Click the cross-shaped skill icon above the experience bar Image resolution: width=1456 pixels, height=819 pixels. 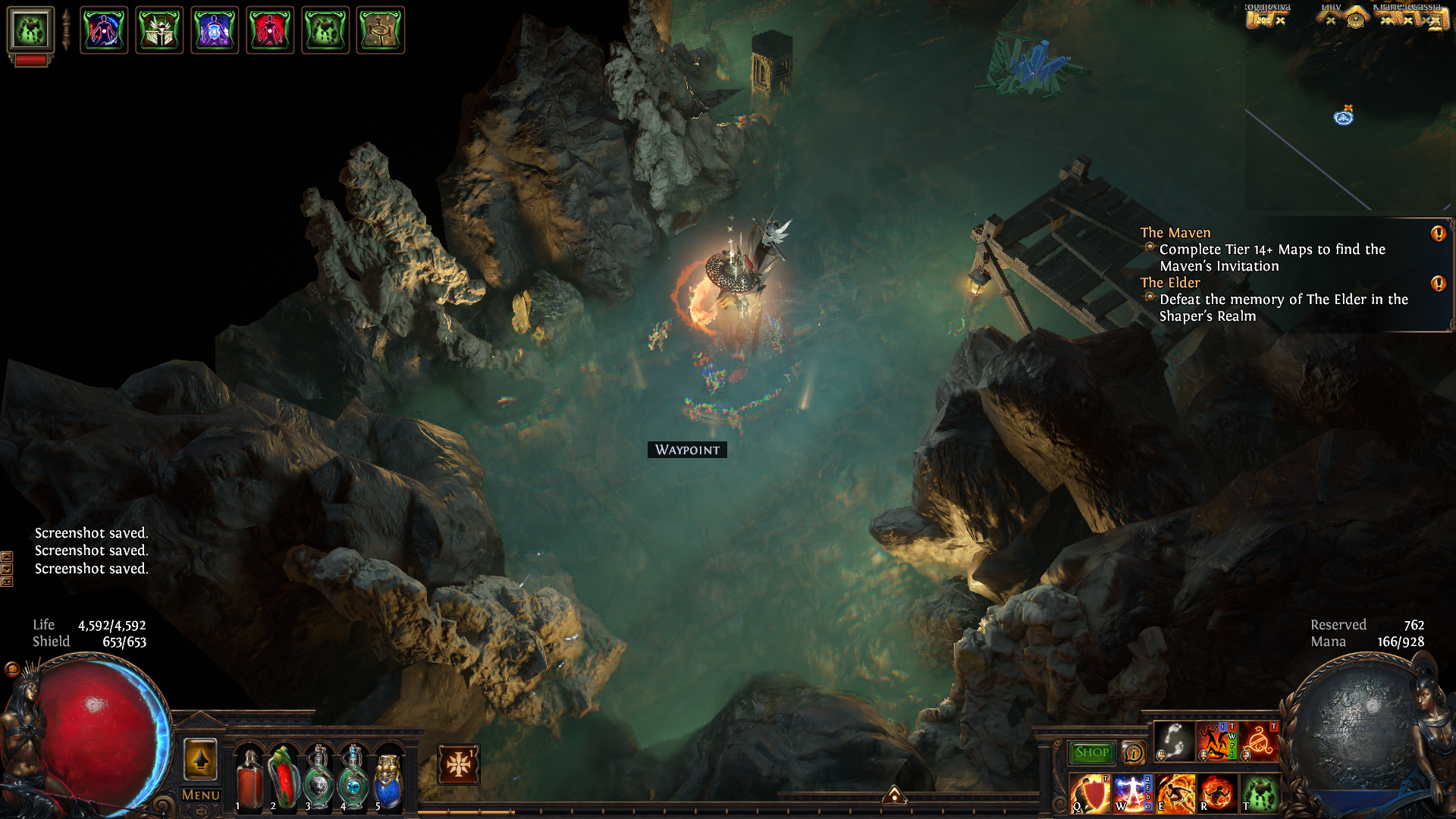point(458,764)
